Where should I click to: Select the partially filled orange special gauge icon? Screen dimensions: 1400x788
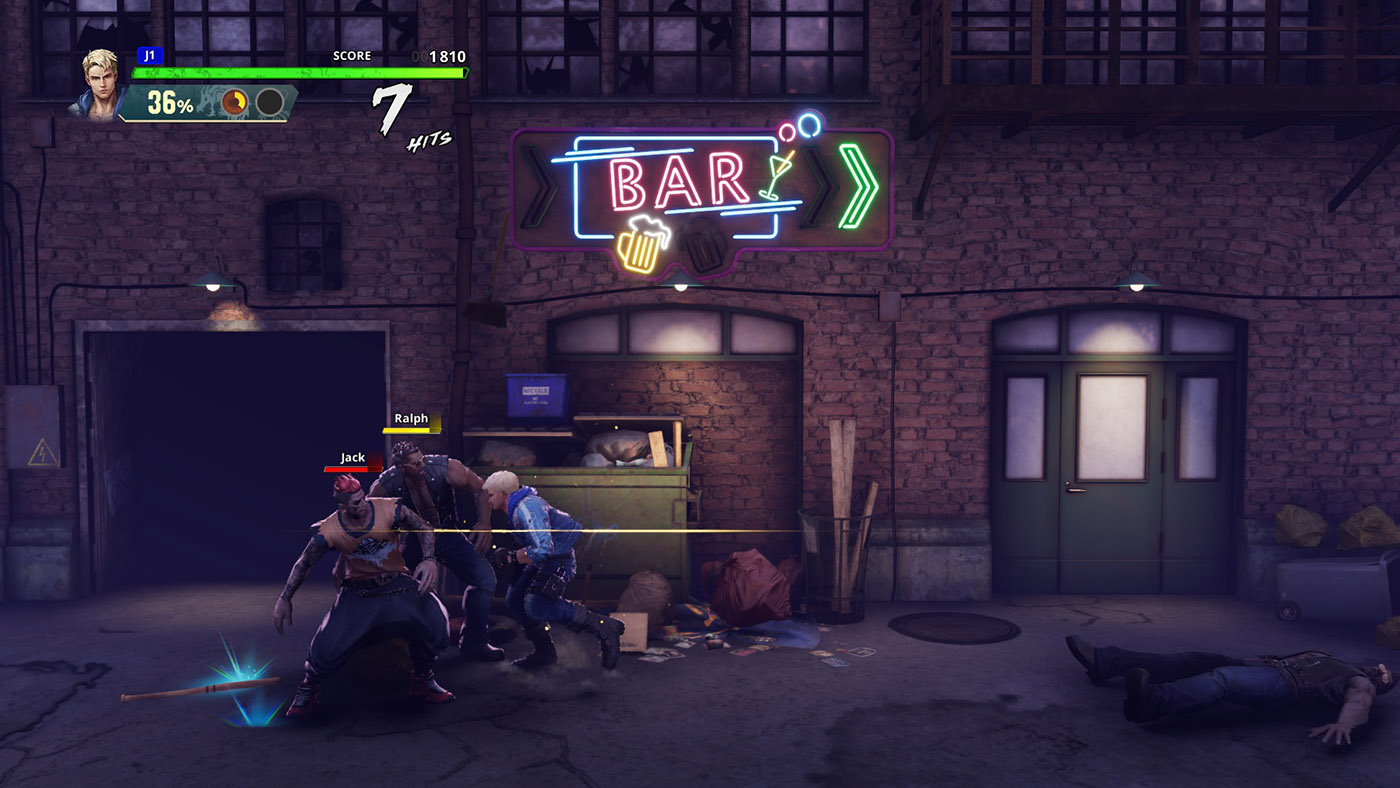click(x=235, y=102)
